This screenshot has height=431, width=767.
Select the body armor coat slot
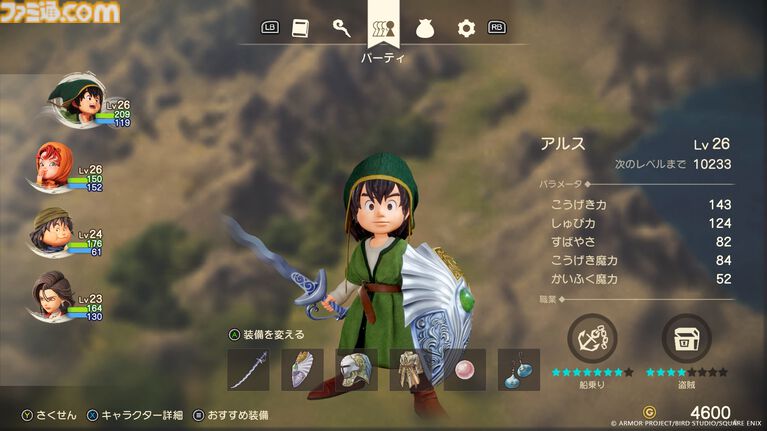[x=410, y=370]
